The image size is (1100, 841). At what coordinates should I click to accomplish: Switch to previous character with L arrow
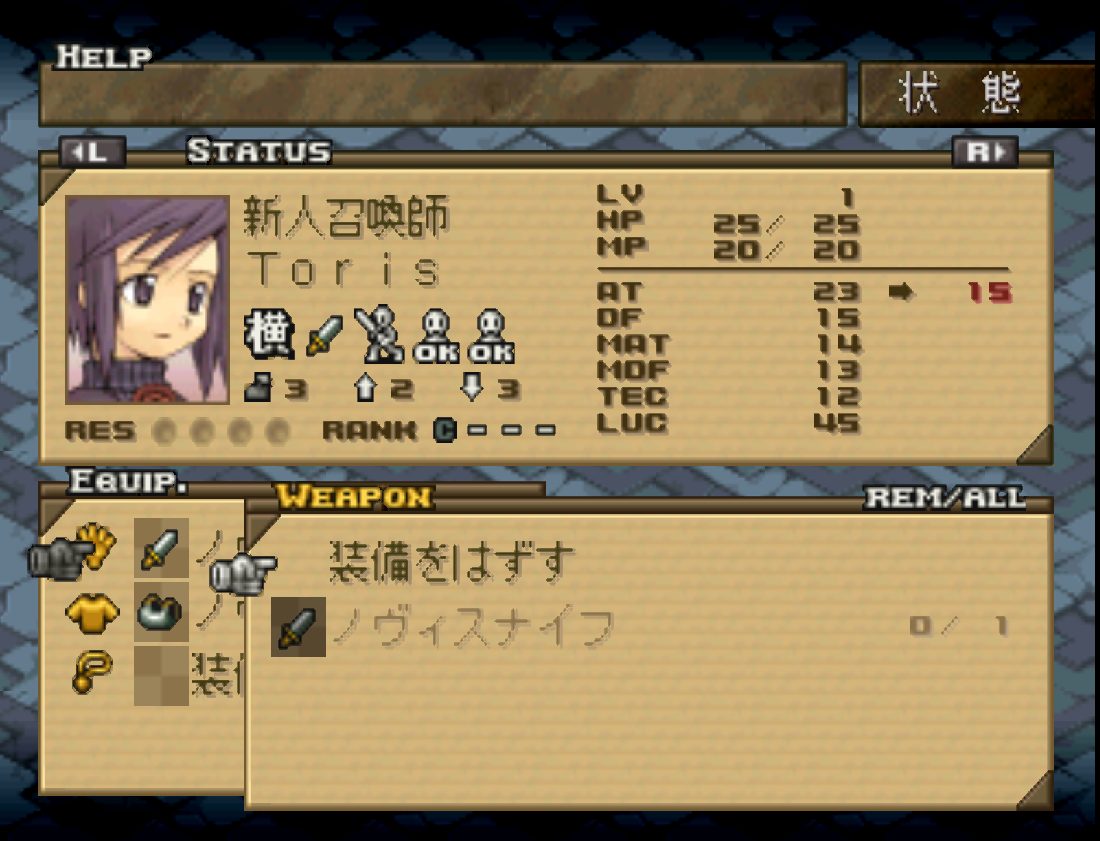(x=92, y=152)
